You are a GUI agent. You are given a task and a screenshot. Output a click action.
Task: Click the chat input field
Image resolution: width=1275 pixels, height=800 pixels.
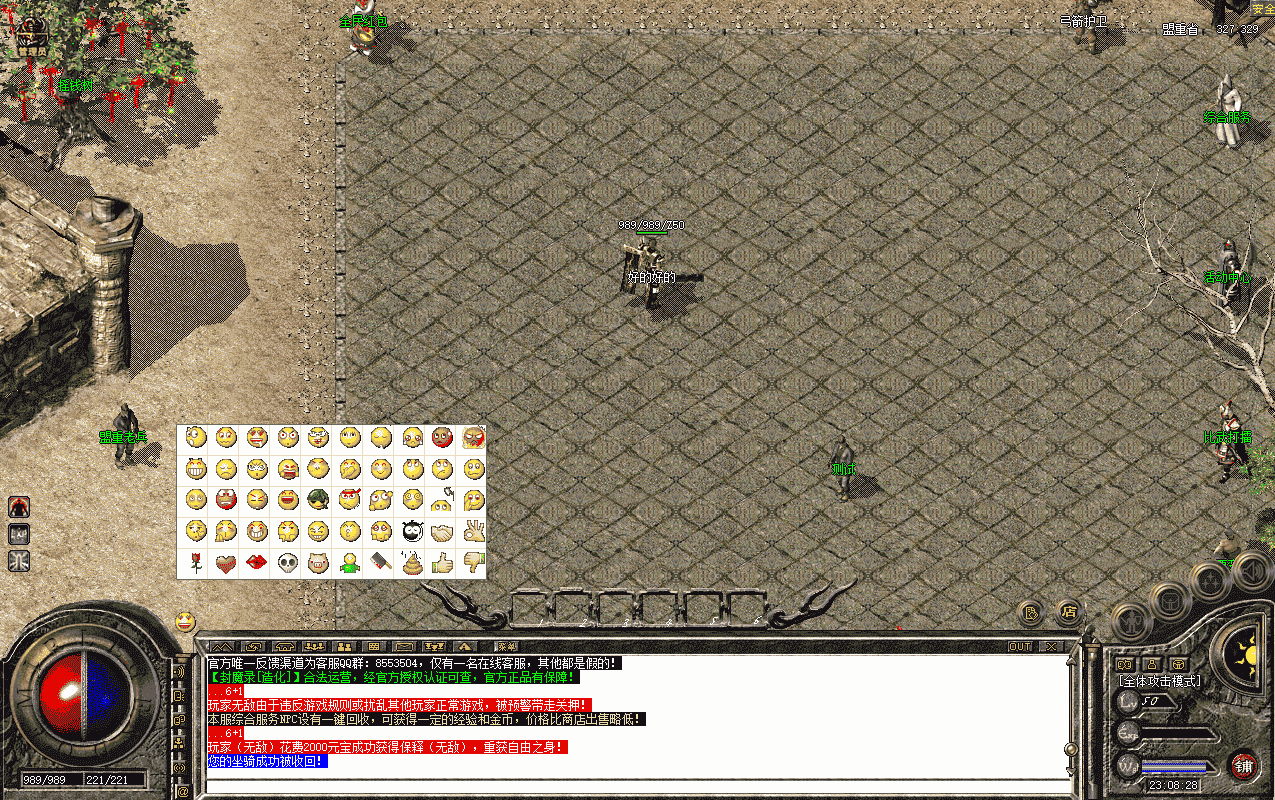635,785
